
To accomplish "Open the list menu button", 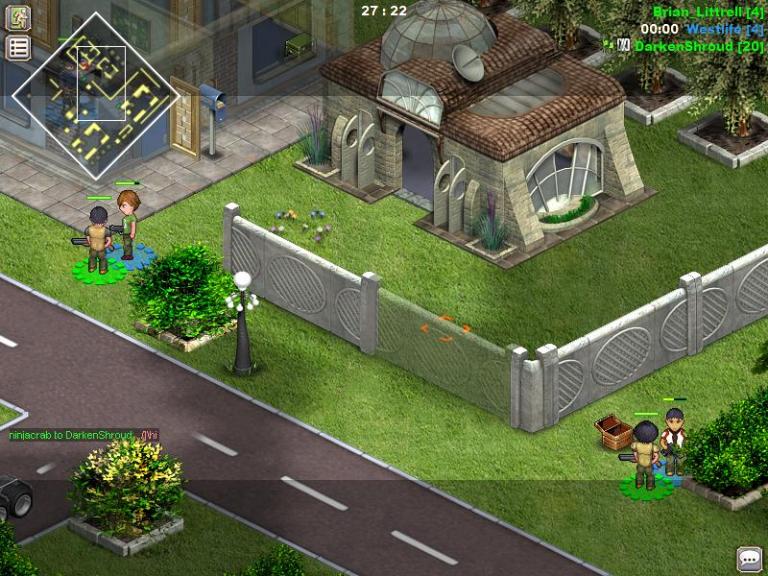I will coord(18,47).
